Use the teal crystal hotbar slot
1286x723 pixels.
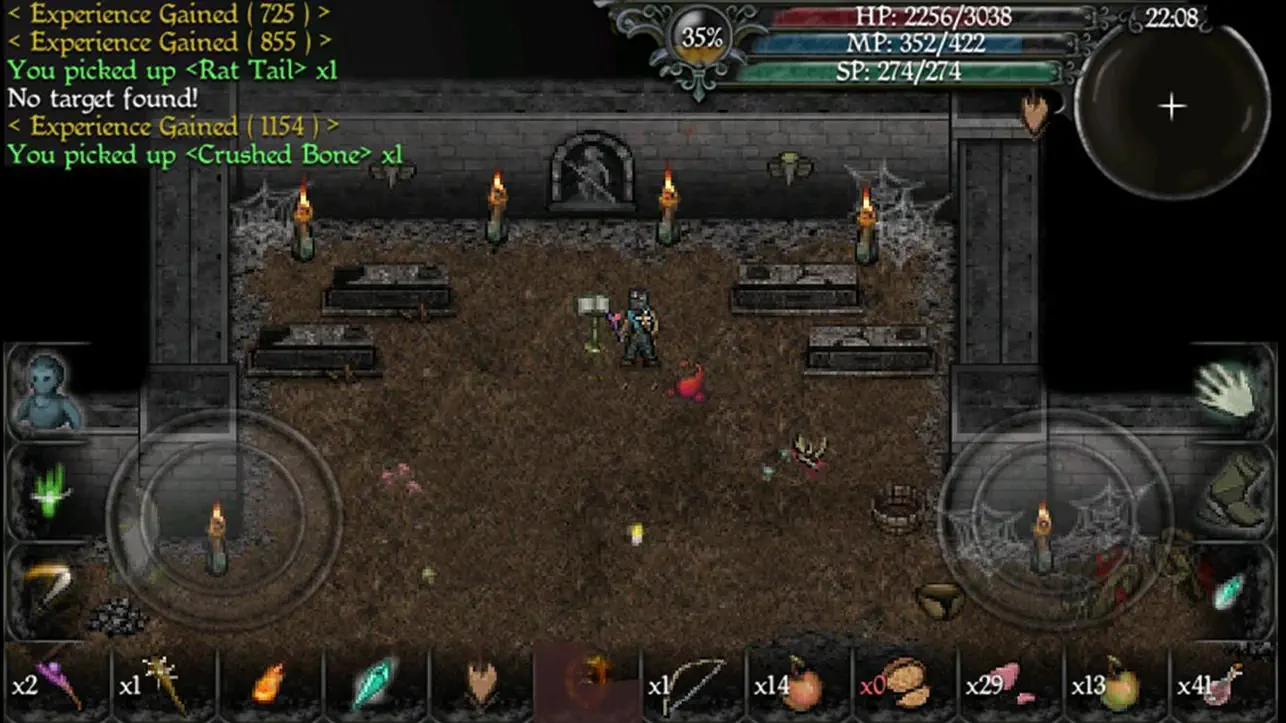375,685
